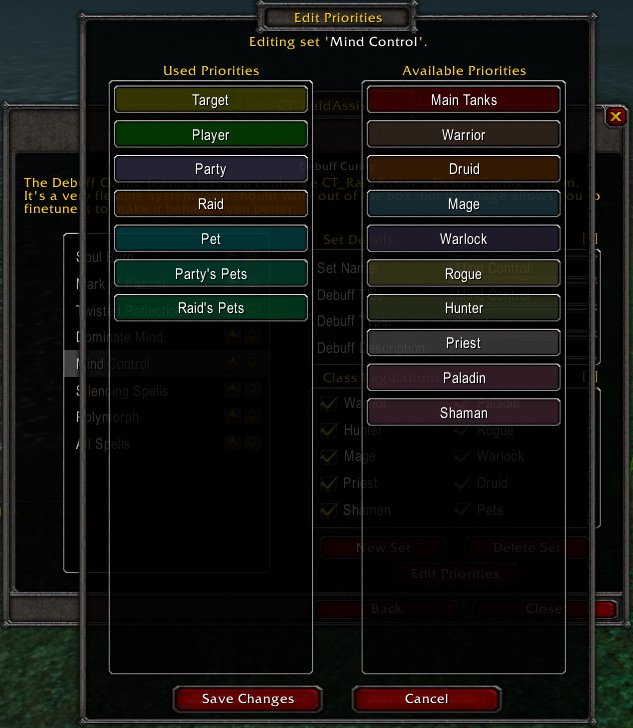
Task: Choose the Mage available priority
Action: tap(463, 204)
